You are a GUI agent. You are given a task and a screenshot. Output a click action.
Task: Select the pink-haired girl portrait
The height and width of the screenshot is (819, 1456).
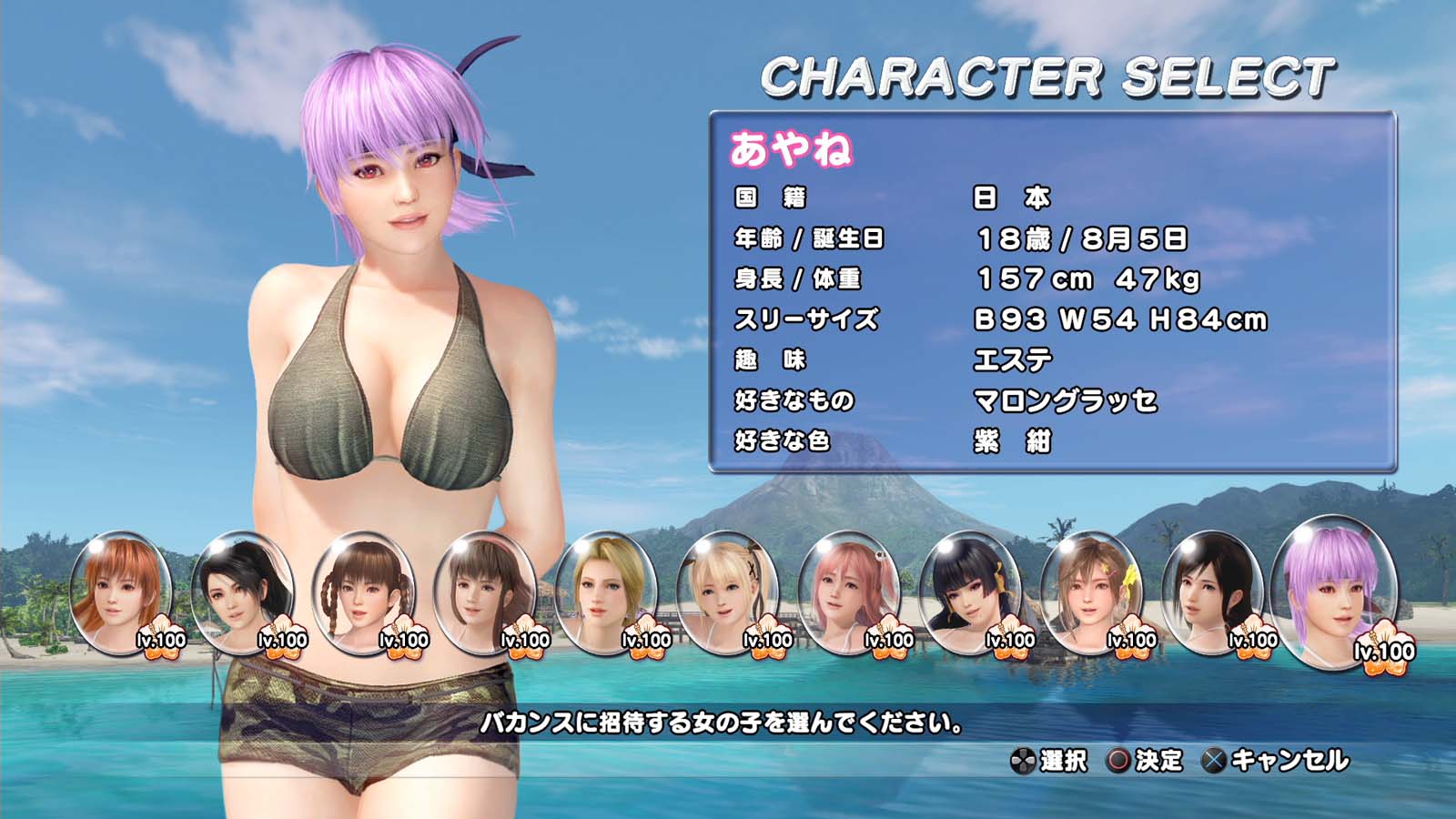click(x=848, y=593)
